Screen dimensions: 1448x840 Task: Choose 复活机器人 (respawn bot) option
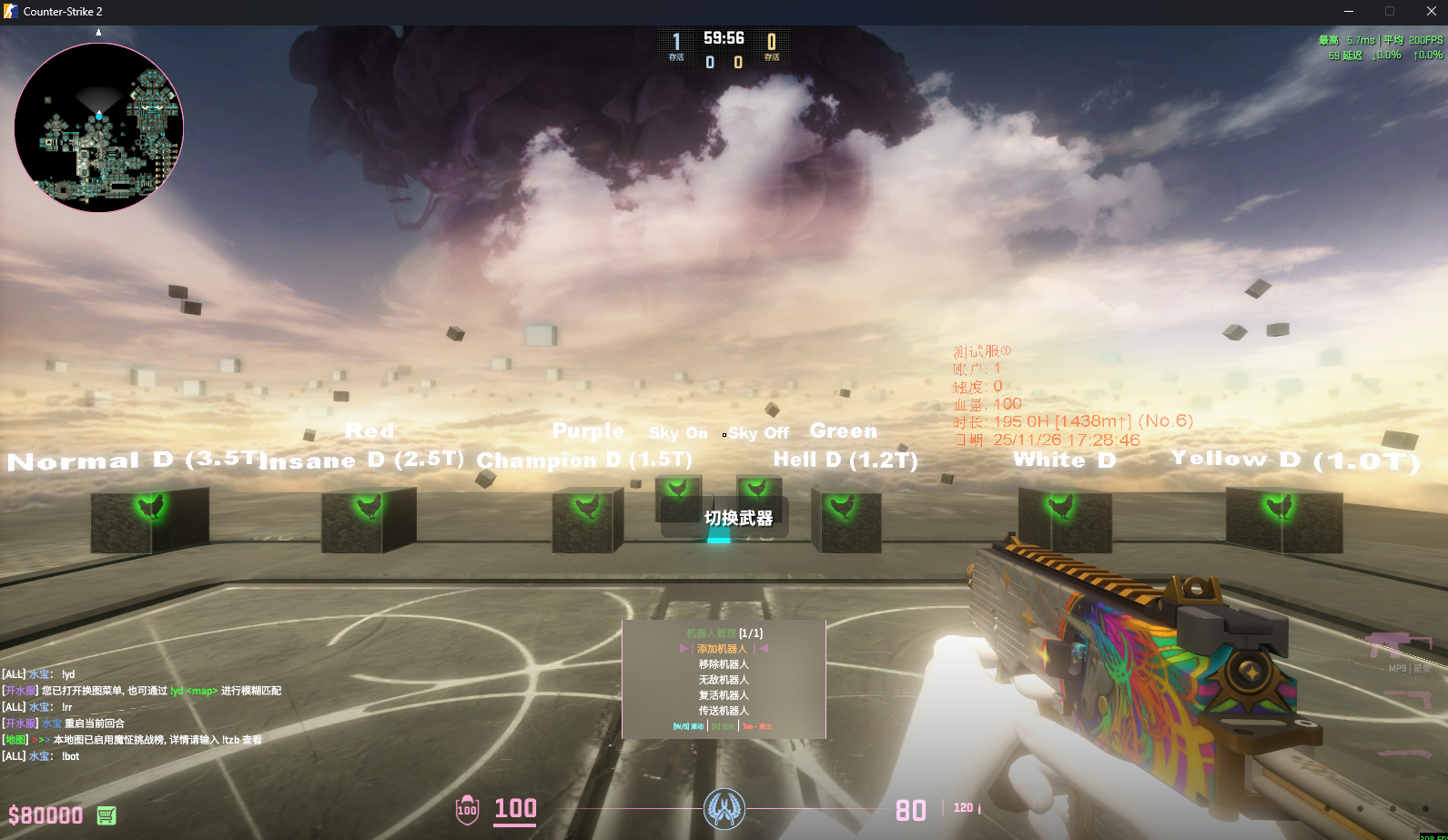[x=724, y=695]
